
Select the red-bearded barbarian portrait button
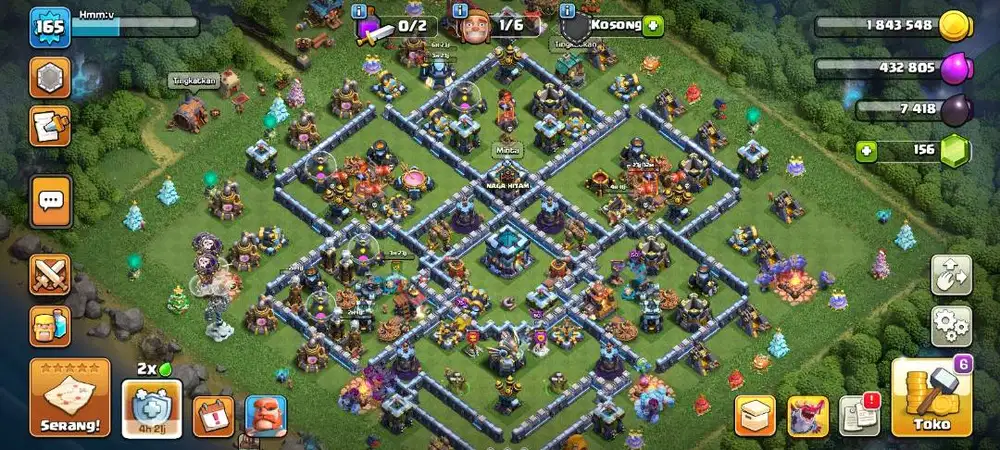pyautogui.click(x=266, y=416)
